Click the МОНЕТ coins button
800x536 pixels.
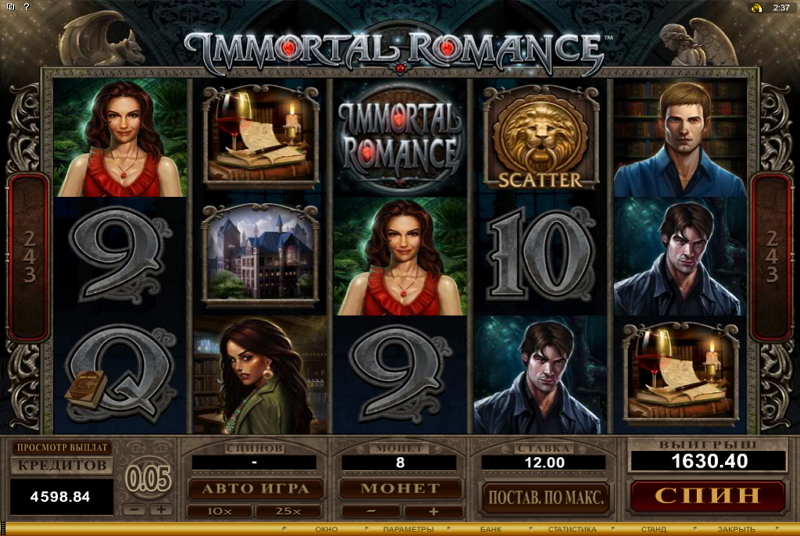tap(399, 488)
